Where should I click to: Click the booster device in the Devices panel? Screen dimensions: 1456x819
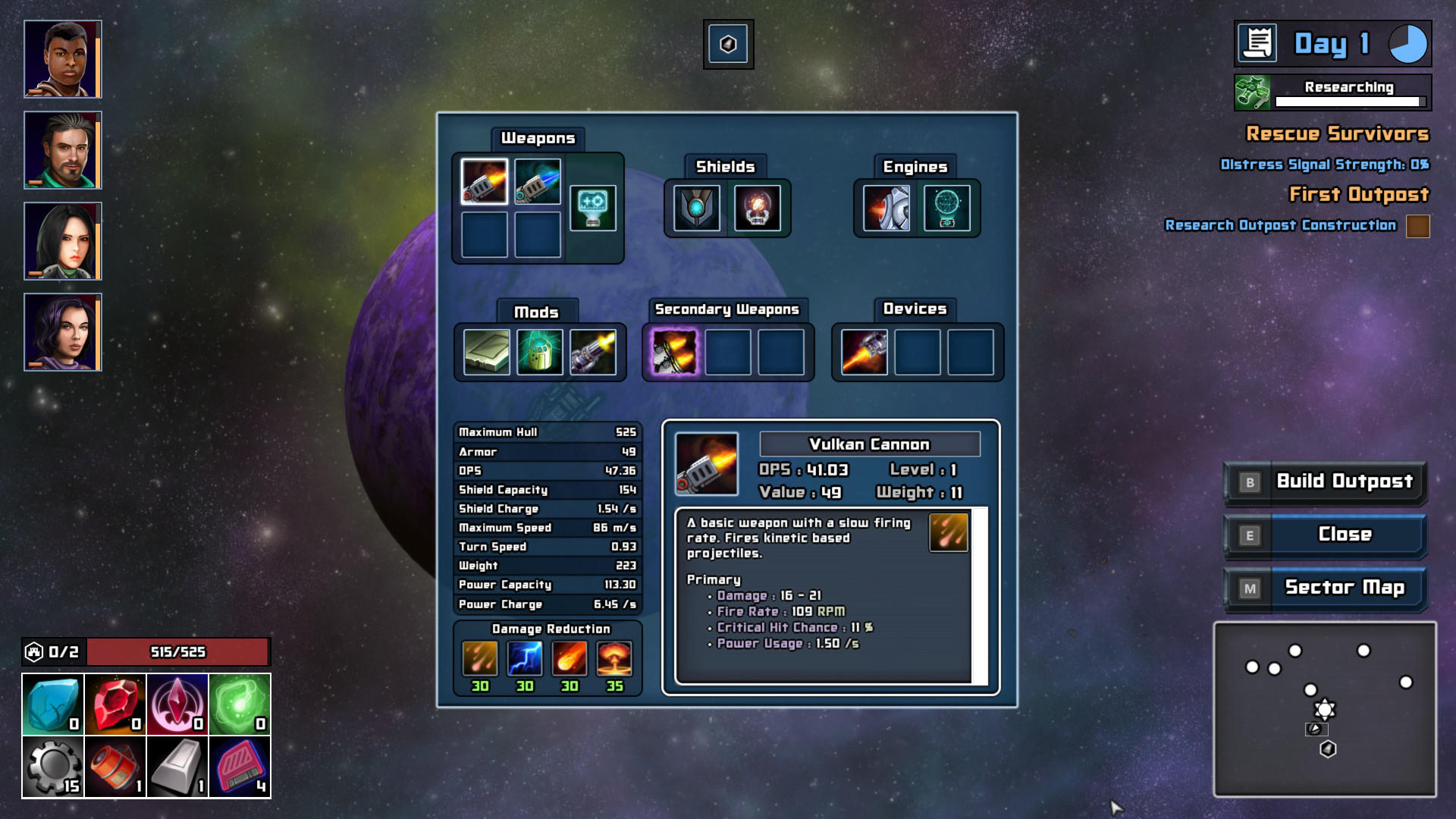pos(864,353)
